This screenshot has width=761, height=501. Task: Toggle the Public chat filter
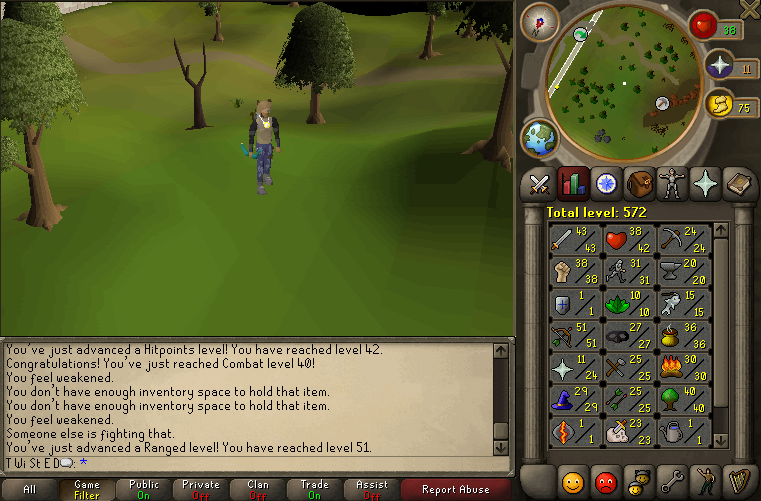[144, 489]
